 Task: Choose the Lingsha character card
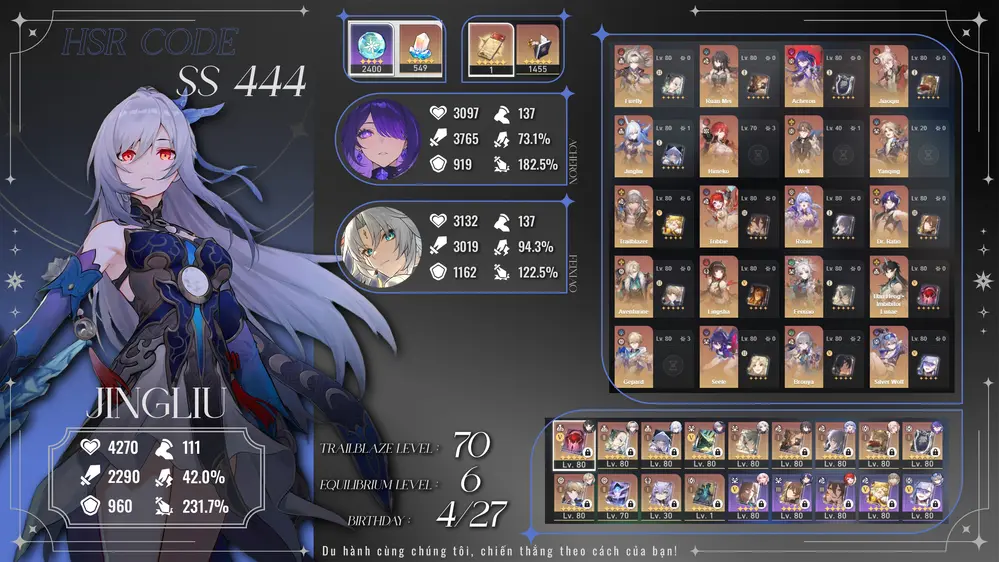tap(719, 286)
